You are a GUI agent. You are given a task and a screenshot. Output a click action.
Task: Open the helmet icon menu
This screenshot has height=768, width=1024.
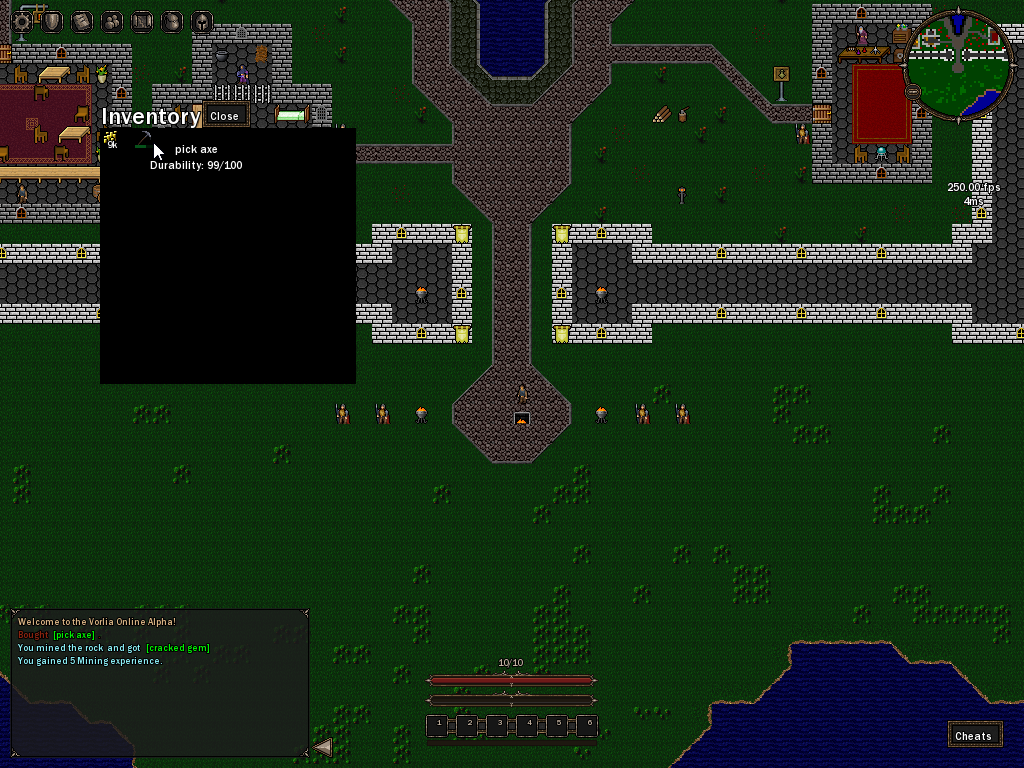coord(201,21)
